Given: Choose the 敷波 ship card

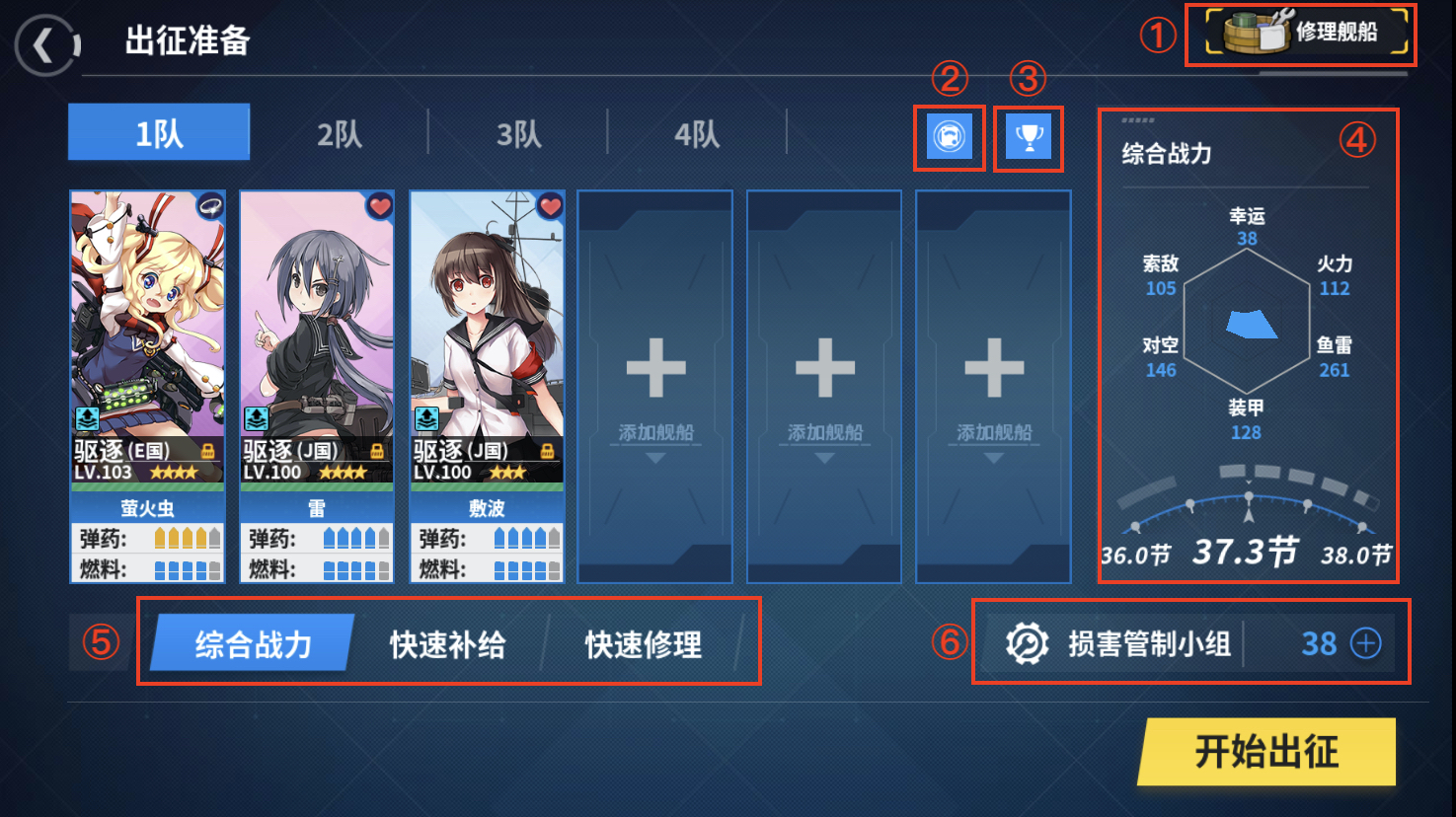Looking at the screenshot, I should [x=487, y=385].
